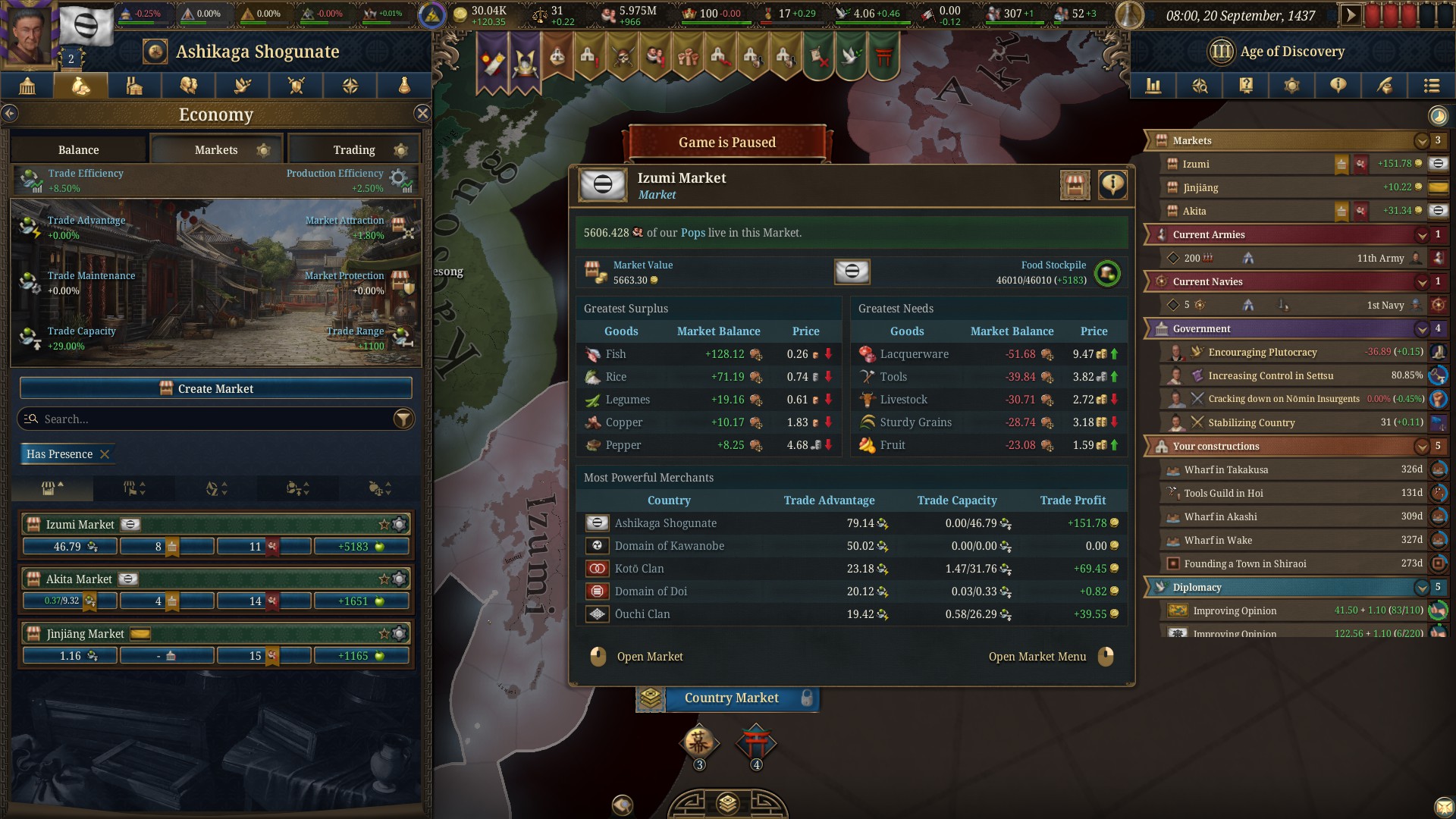This screenshot has width=1456, height=819.
Task: Toggle the Country Market map mode
Action: [730, 698]
